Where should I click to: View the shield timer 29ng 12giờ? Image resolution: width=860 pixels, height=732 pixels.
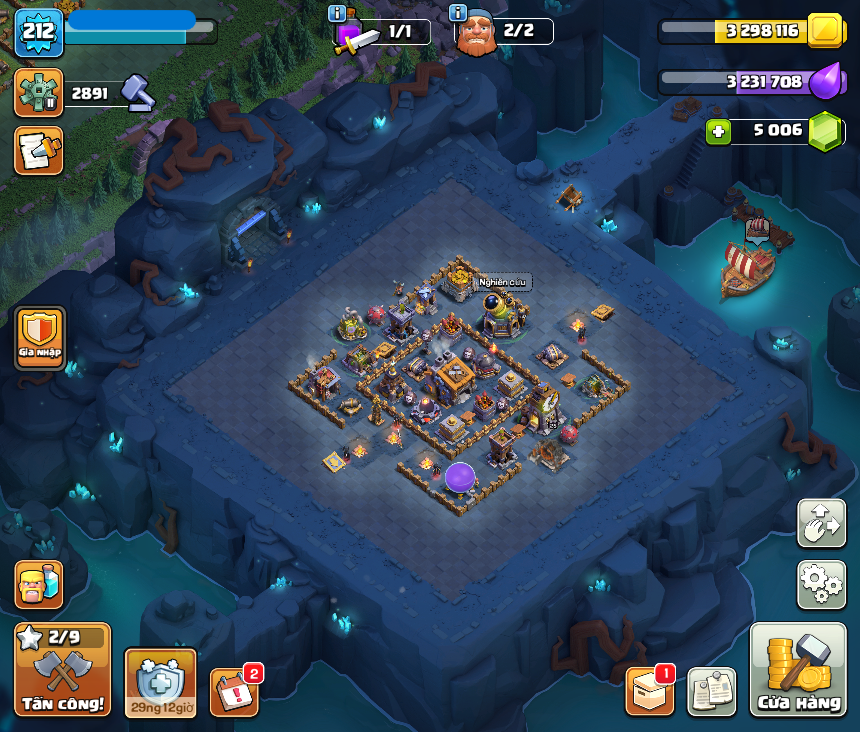click(160, 683)
